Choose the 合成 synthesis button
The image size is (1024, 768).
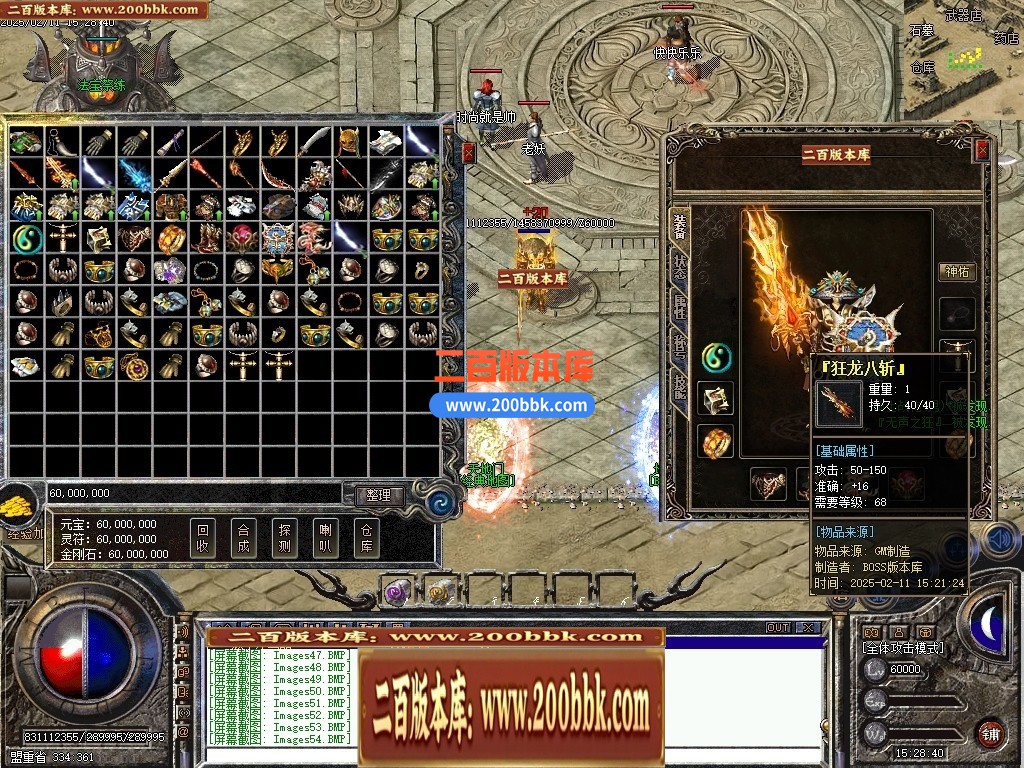243,539
